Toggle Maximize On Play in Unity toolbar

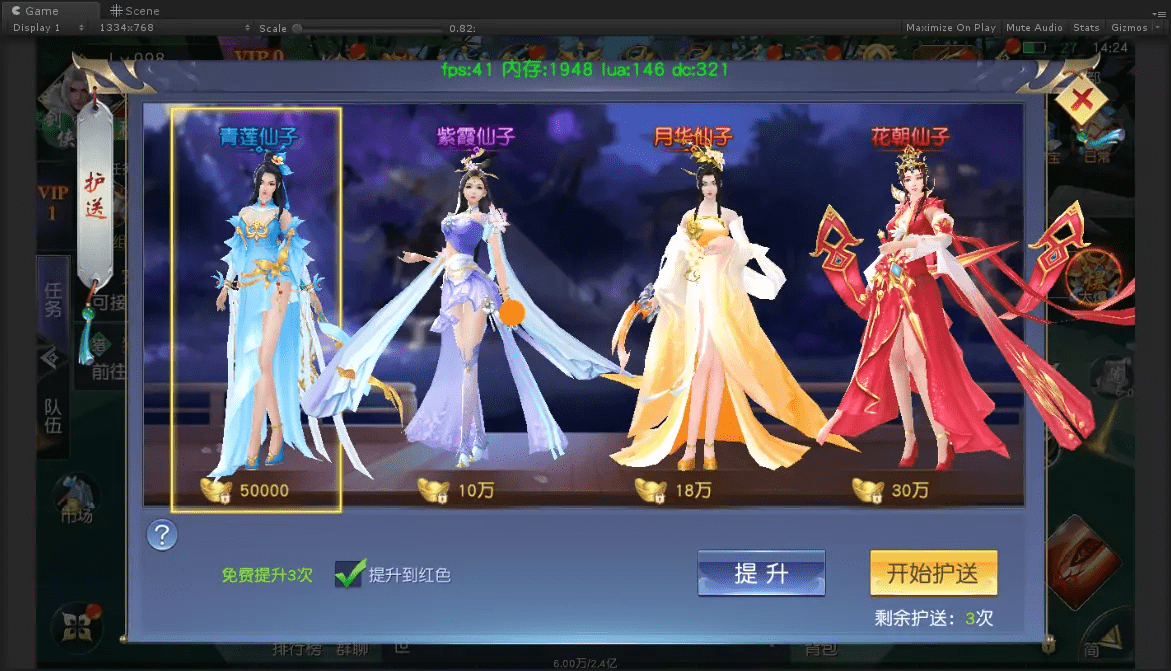pos(950,28)
